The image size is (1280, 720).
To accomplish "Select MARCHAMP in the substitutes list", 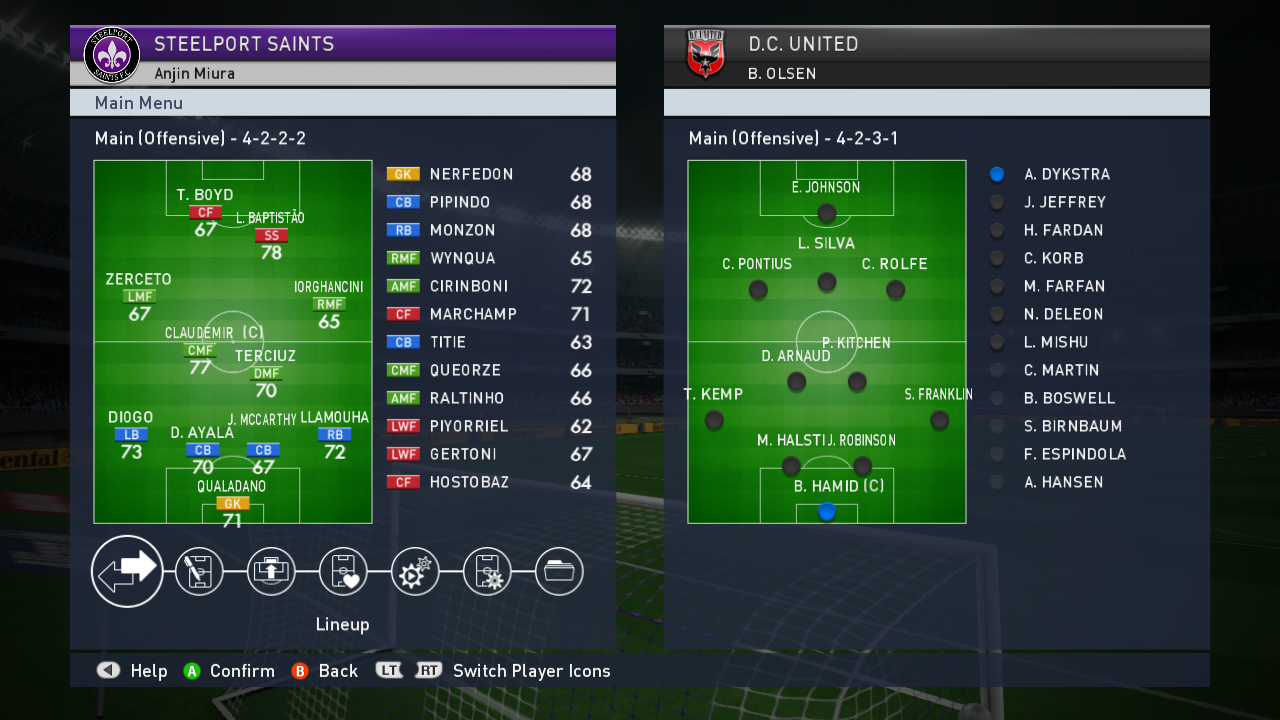I will pyautogui.click(x=473, y=314).
